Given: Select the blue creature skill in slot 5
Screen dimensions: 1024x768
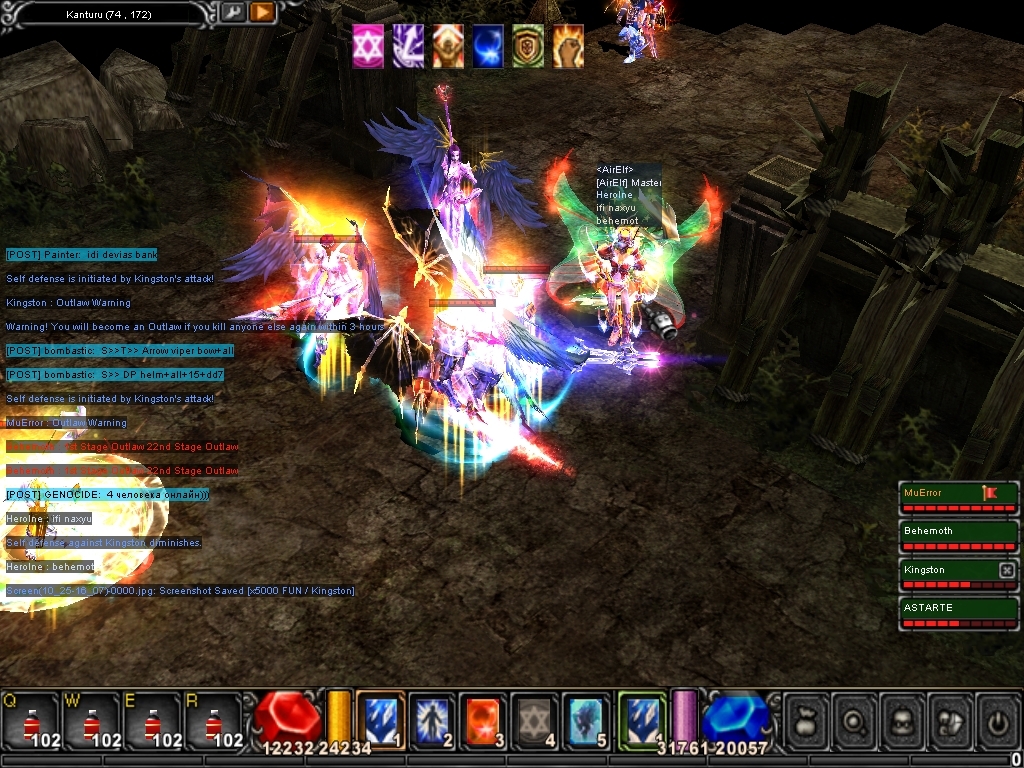Looking at the screenshot, I should tap(587, 720).
